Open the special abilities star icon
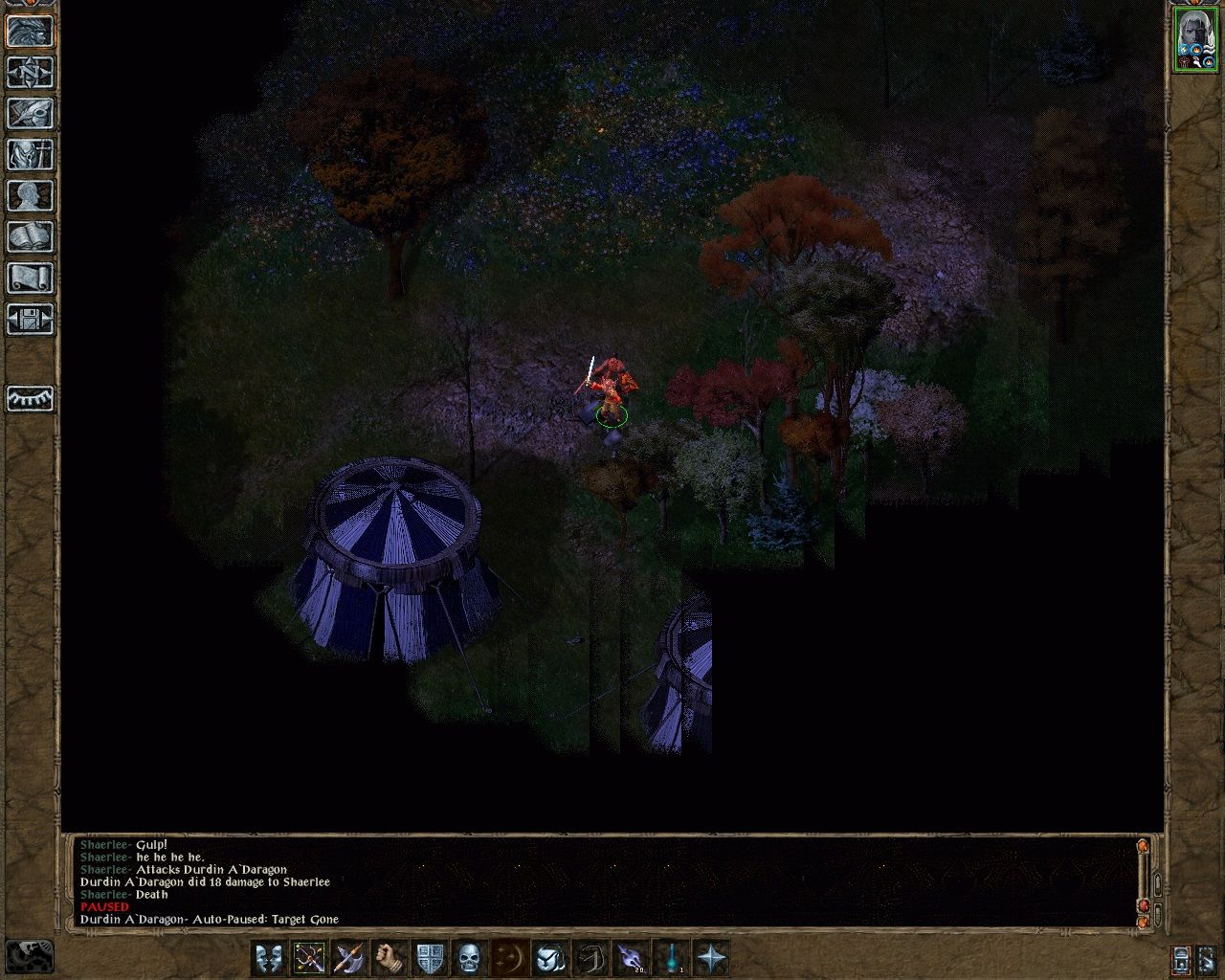 point(709,957)
